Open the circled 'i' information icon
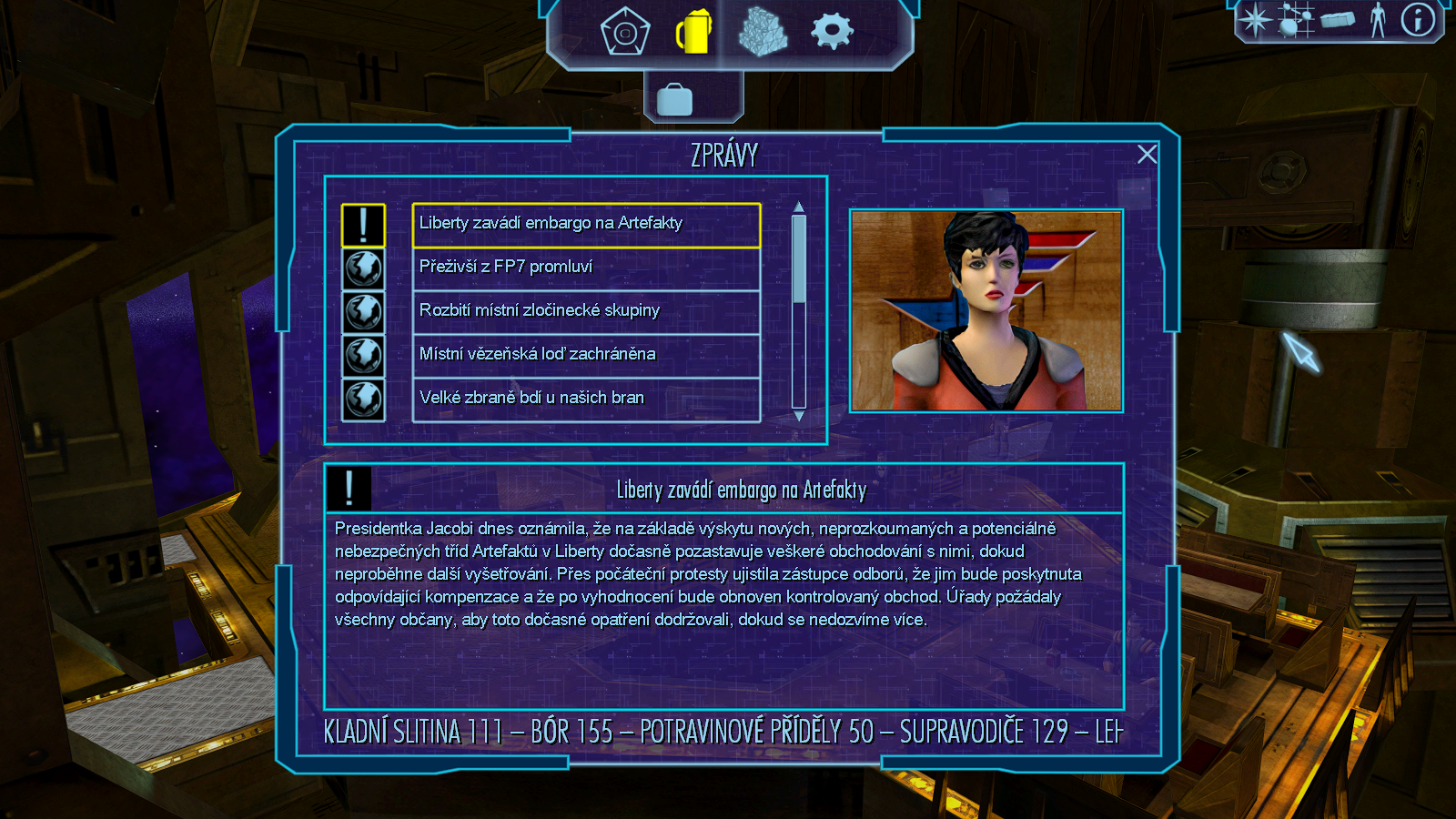Viewport: 1456px width, 819px height. coord(1418,20)
